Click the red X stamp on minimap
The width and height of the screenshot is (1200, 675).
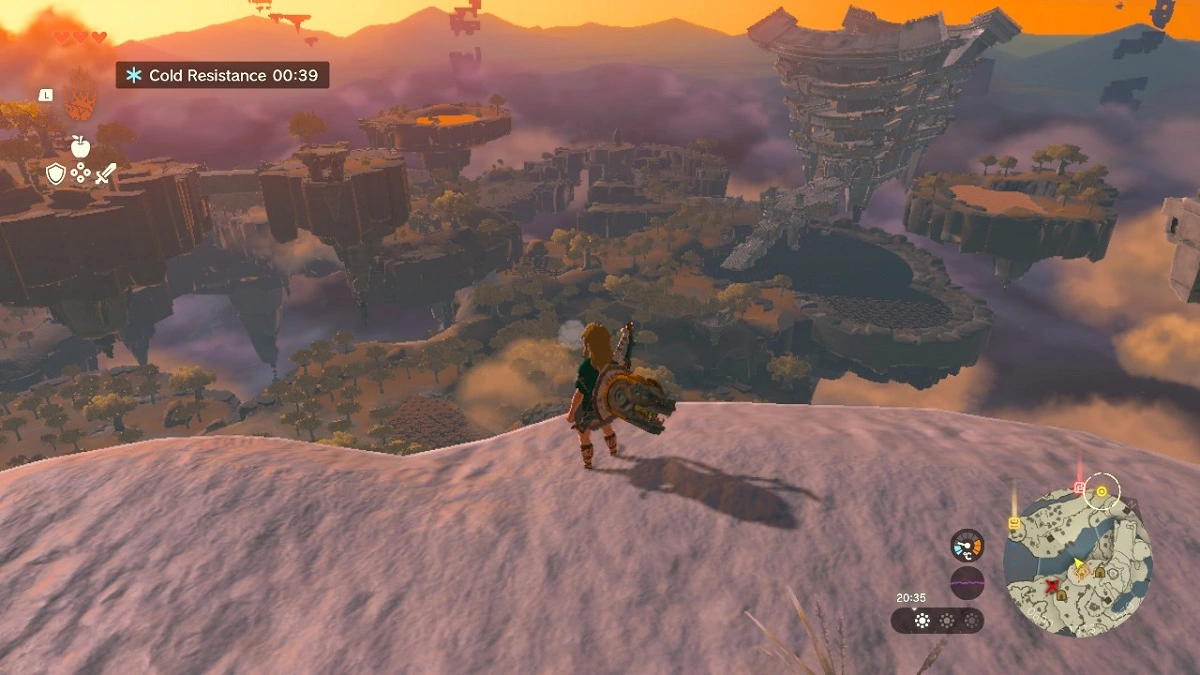1051,589
